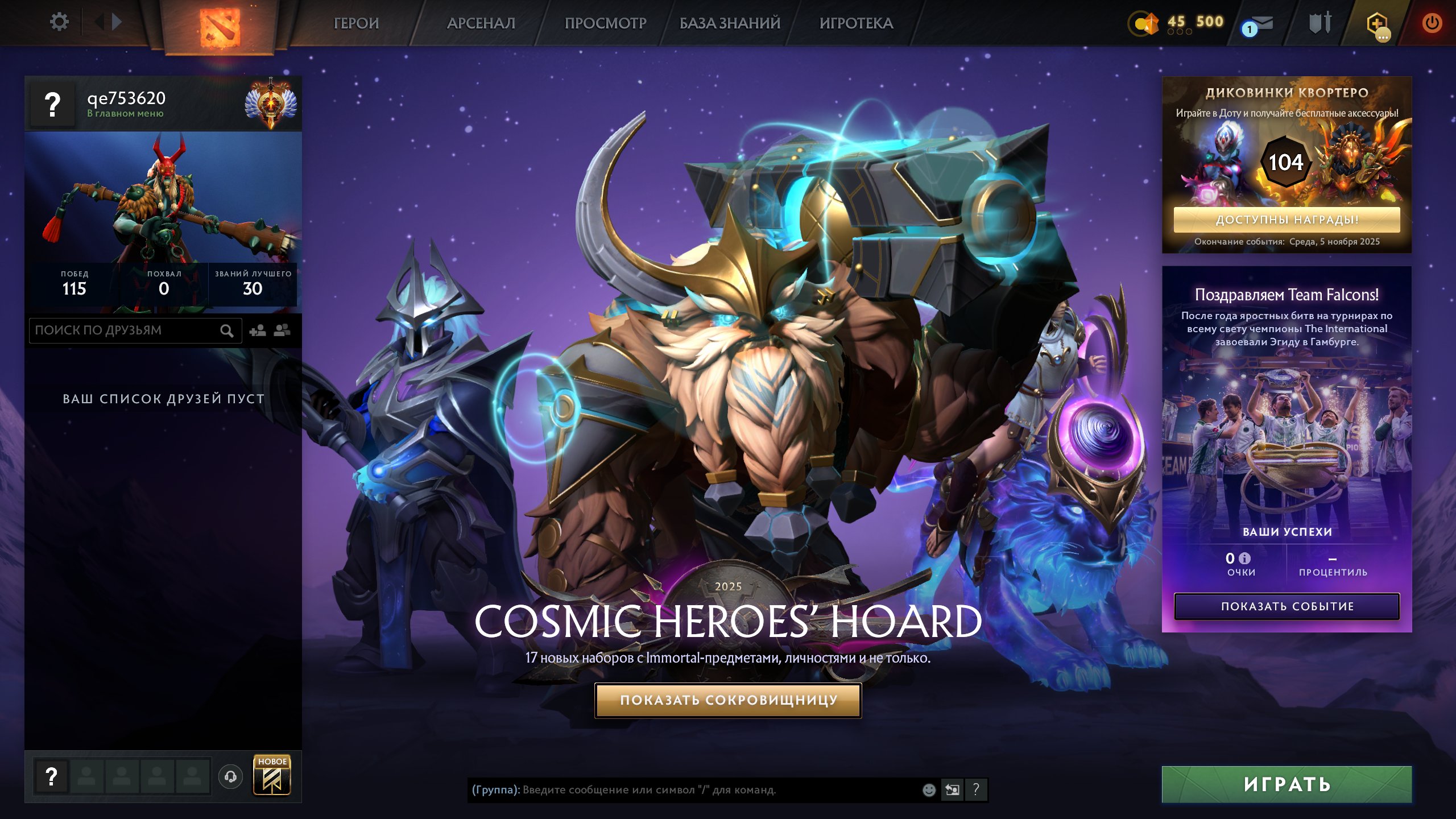Open the Dota Plus hexagon icon

pyautogui.click(x=1380, y=23)
